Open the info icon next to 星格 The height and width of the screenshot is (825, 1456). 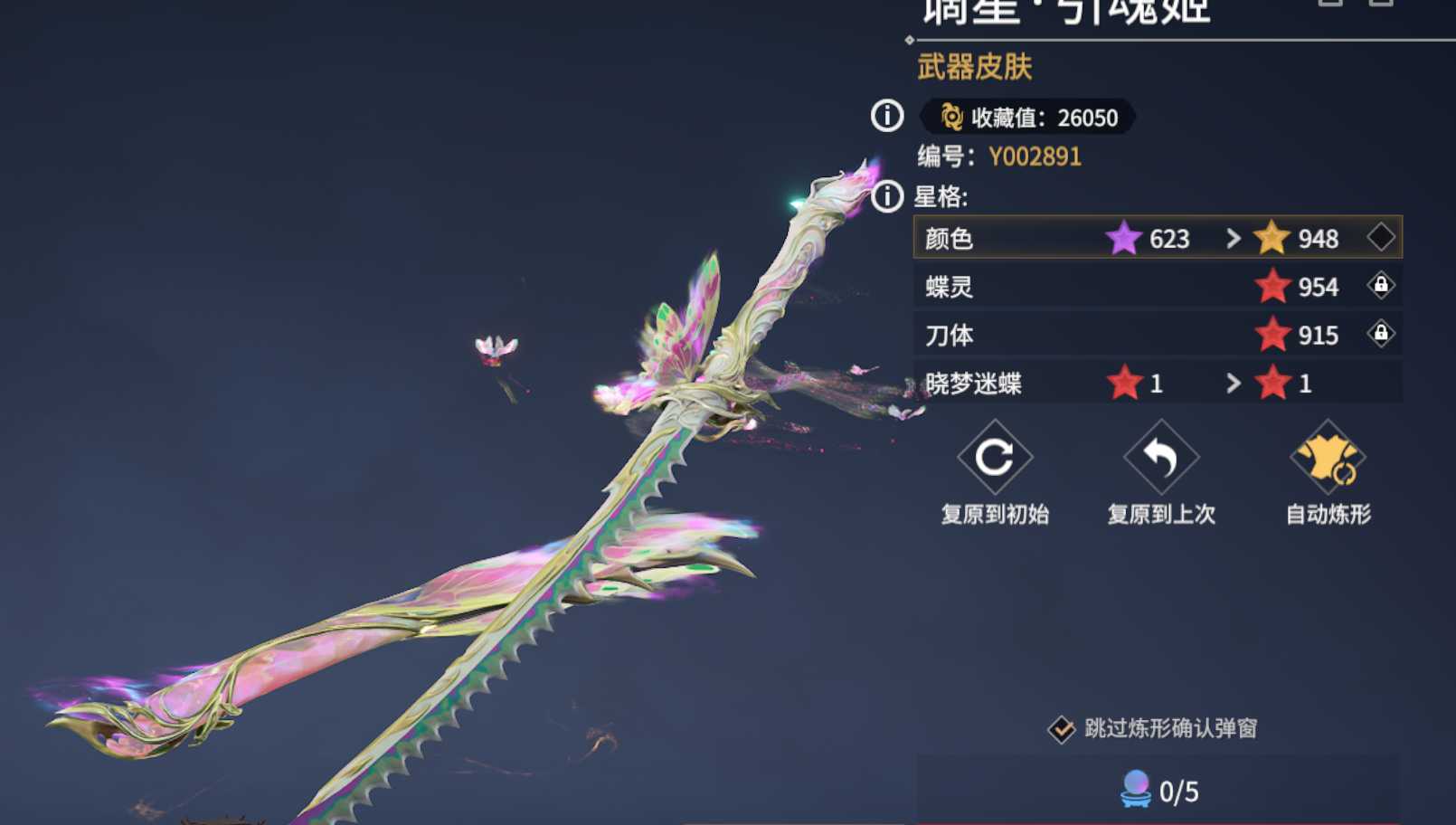pos(887,194)
